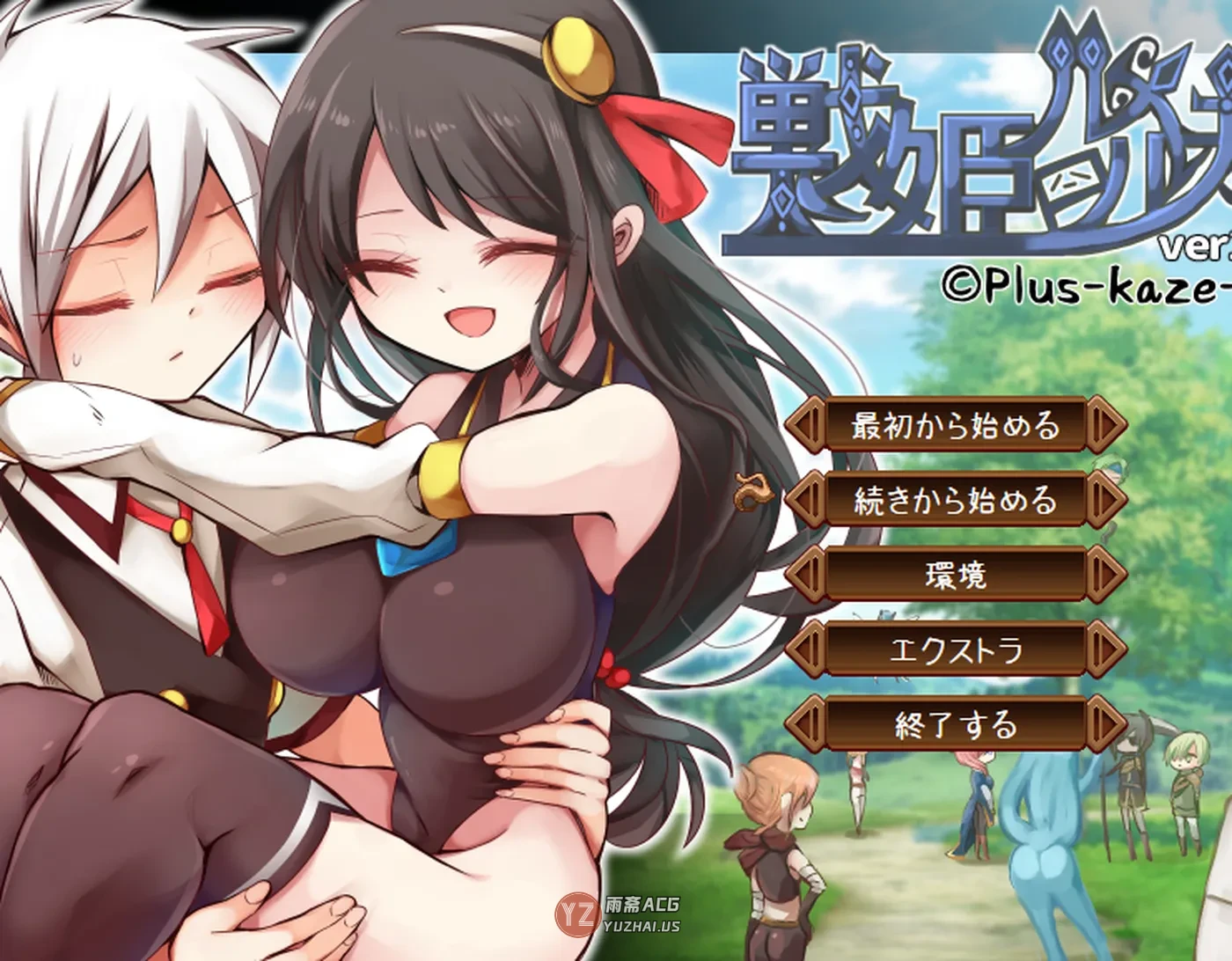This screenshot has width=1232, height=961.
Task: Open the エクストラ extras menu
Action: pyautogui.click(x=956, y=650)
